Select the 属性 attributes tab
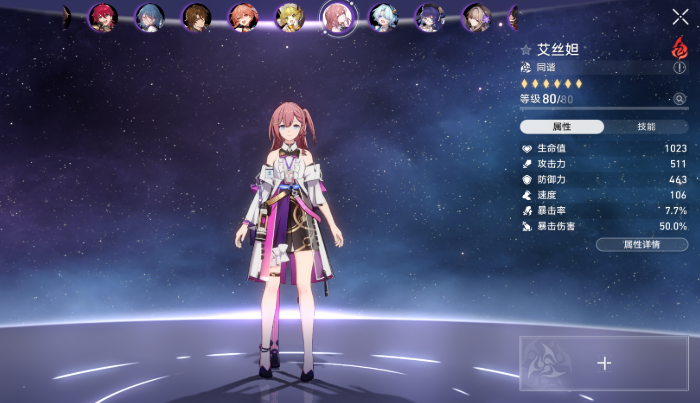The image size is (700, 403). coord(561,127)
